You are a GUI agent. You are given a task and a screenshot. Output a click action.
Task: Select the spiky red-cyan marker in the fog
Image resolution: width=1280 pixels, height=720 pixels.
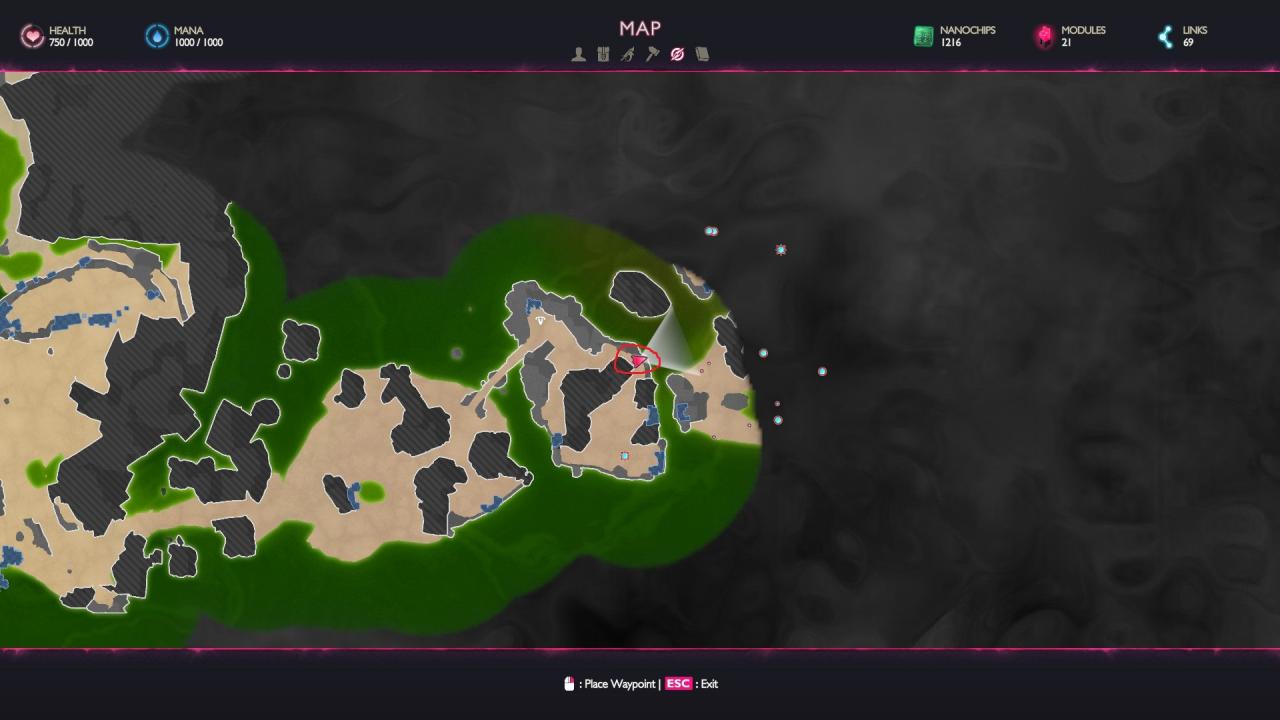tap(781, 250)
